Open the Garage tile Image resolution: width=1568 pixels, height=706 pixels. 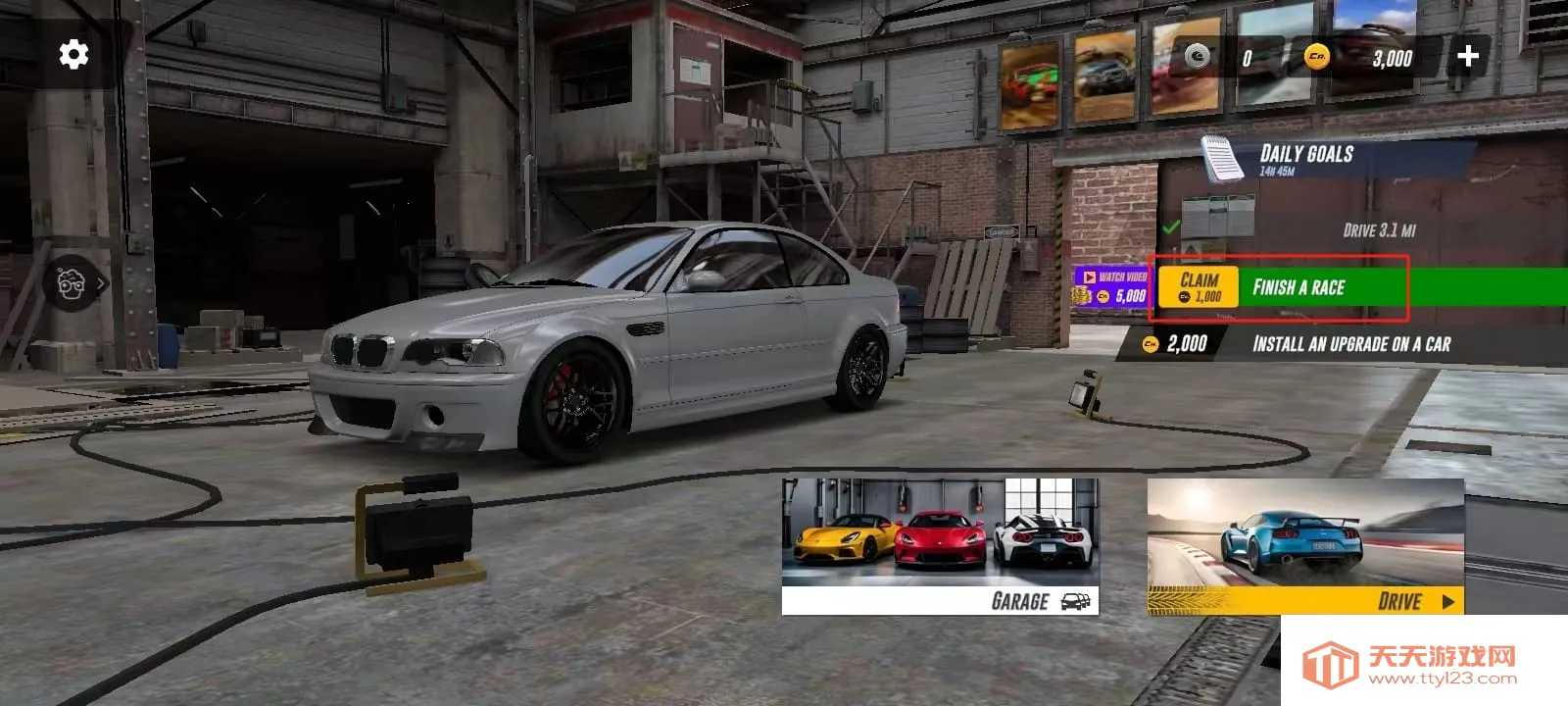point(940,546)
